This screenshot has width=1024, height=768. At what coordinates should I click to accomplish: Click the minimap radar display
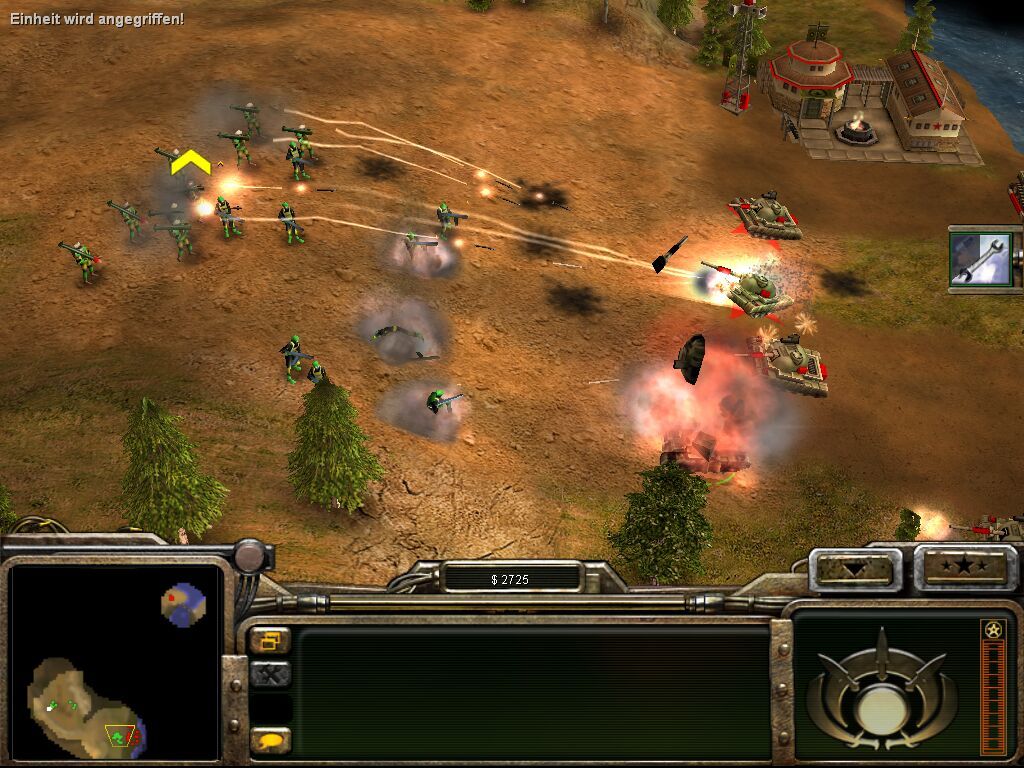[114, 661]
